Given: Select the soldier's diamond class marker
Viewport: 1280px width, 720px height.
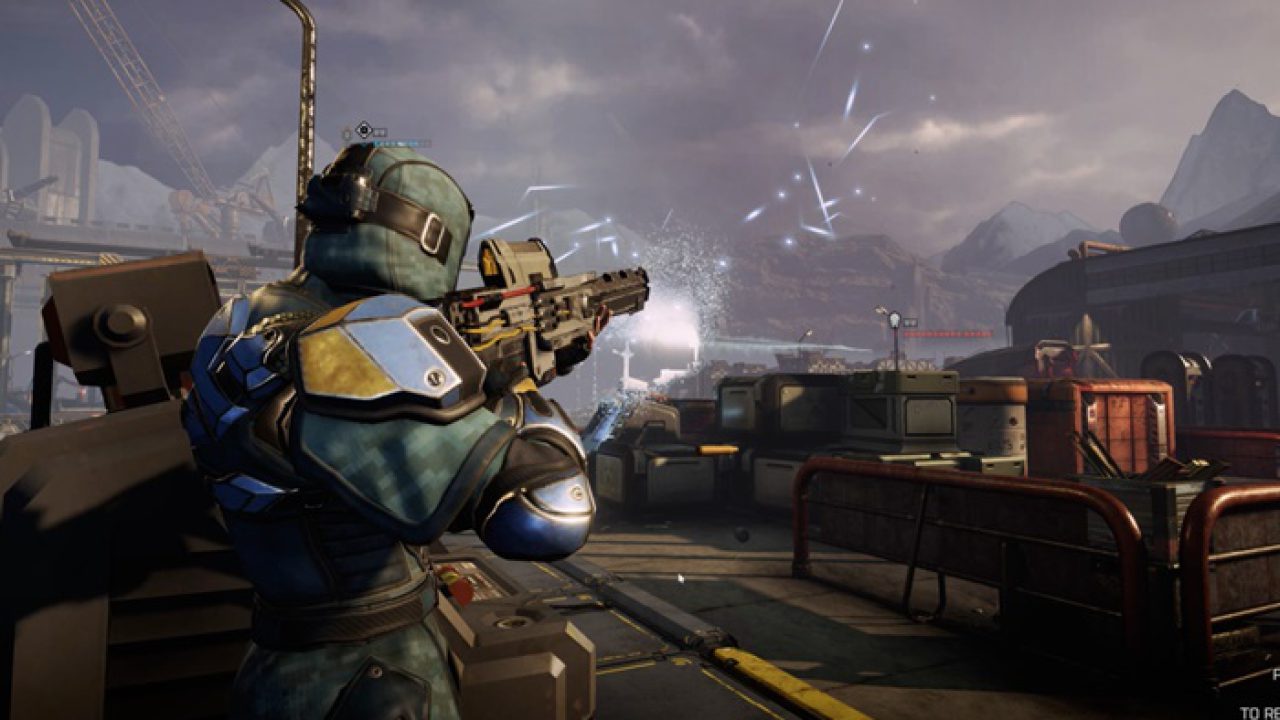Looking at the screenshot, I should tap(365, 130).
